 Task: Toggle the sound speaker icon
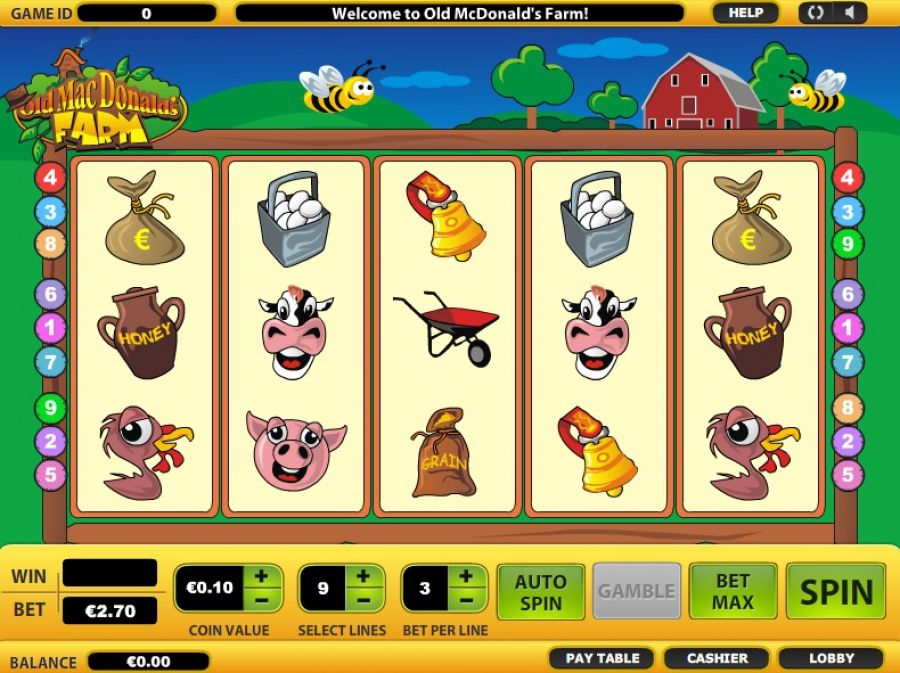pos(851,13)
